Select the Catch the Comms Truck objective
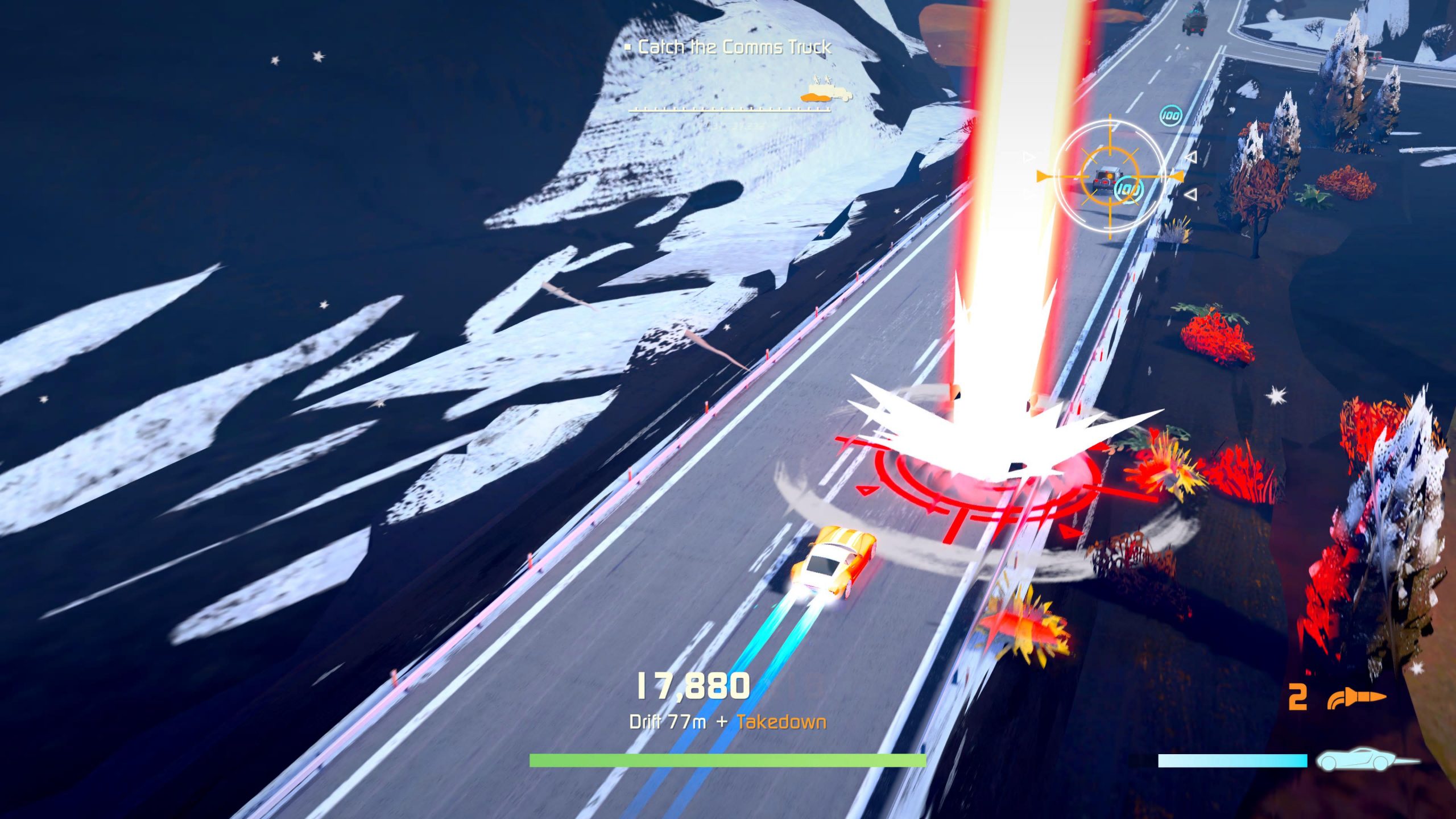 (x=734, y=47)
